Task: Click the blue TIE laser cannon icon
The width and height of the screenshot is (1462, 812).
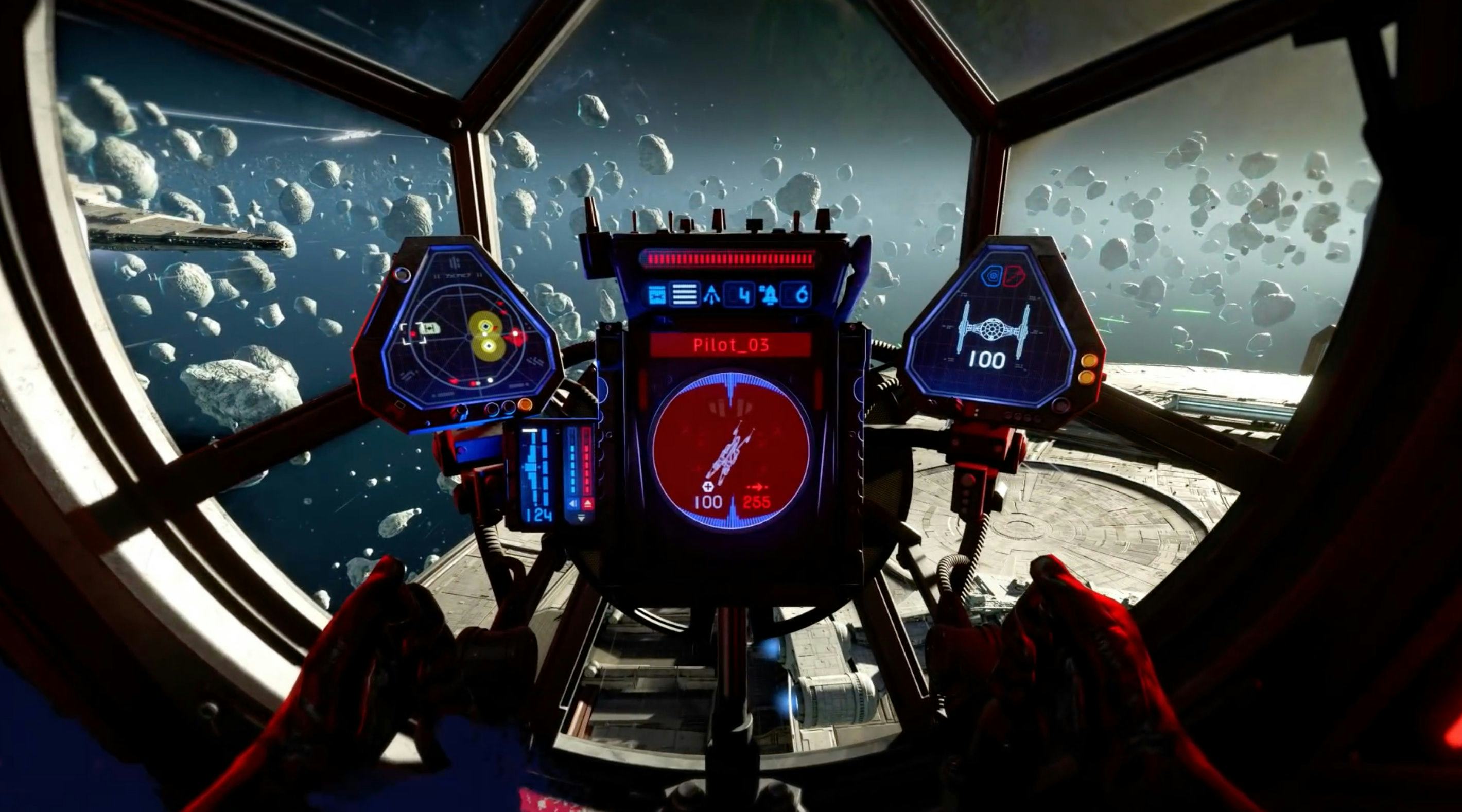Action: pos(657,295)
